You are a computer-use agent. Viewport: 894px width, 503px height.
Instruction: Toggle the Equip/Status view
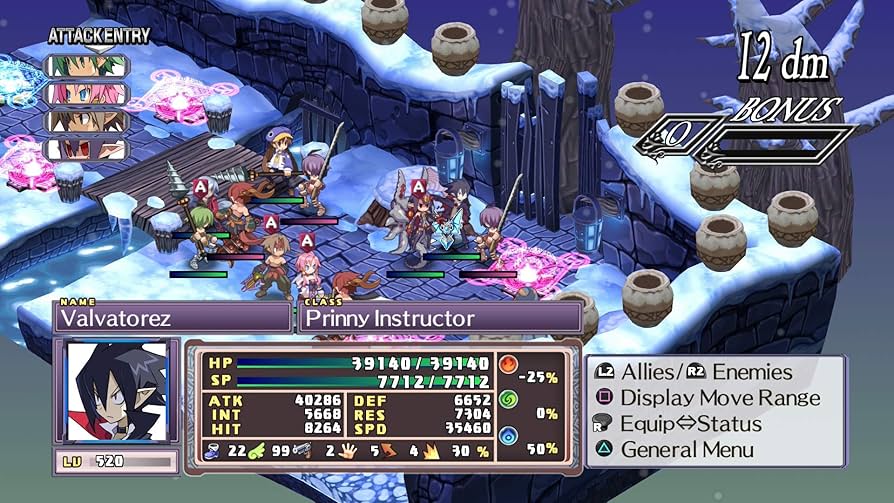pyautogui.click(x=691, y=423)
